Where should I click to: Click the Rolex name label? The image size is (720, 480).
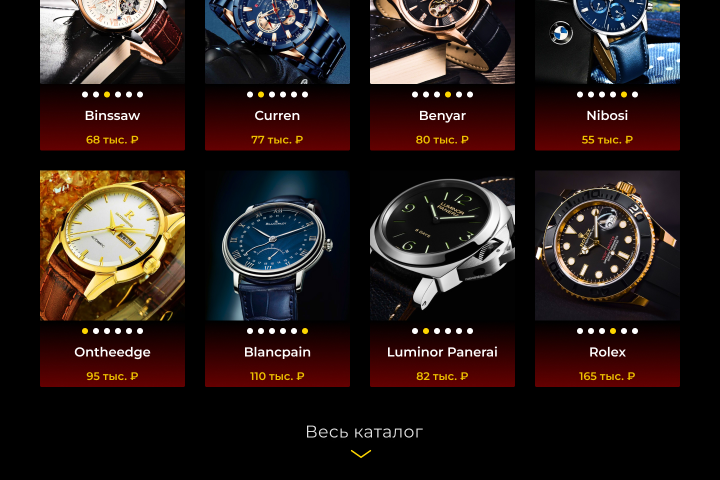607,352
